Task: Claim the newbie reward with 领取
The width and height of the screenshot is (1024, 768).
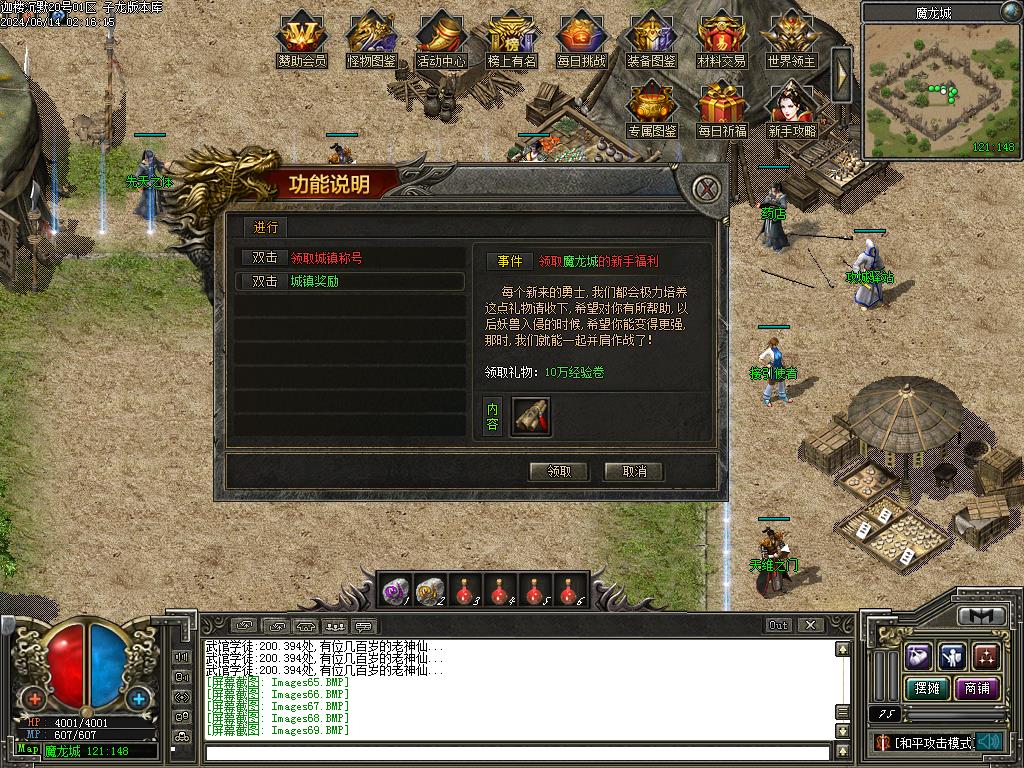Action: click(559, 471)
